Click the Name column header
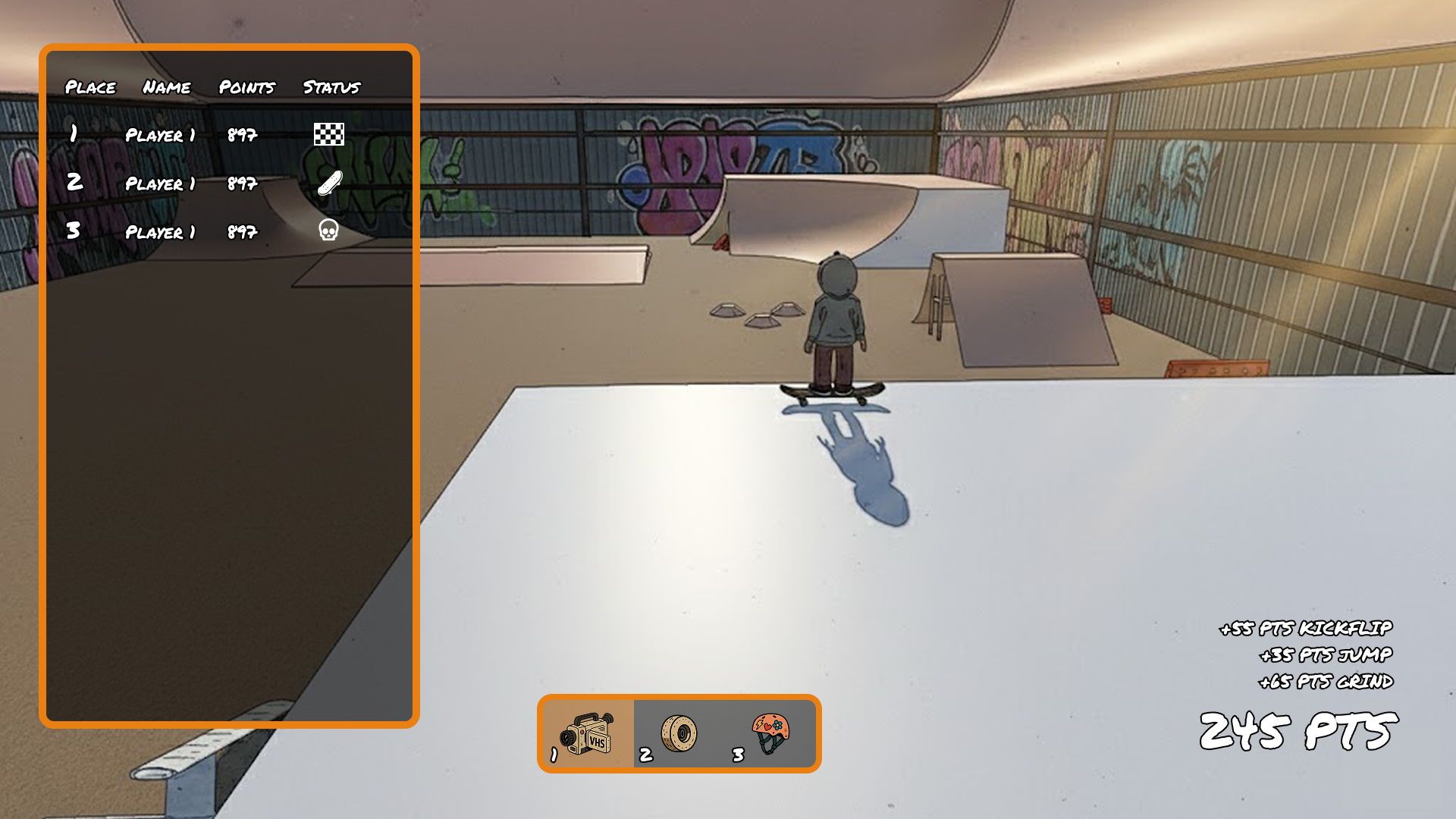Image resolution: width=1456 pixels, height=819 pixels. click(167, 87)
